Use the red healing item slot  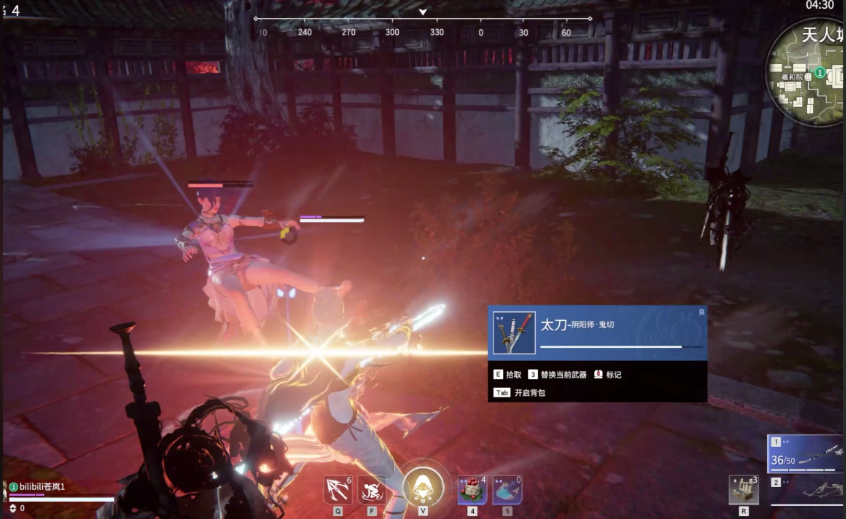click(471, 491)
